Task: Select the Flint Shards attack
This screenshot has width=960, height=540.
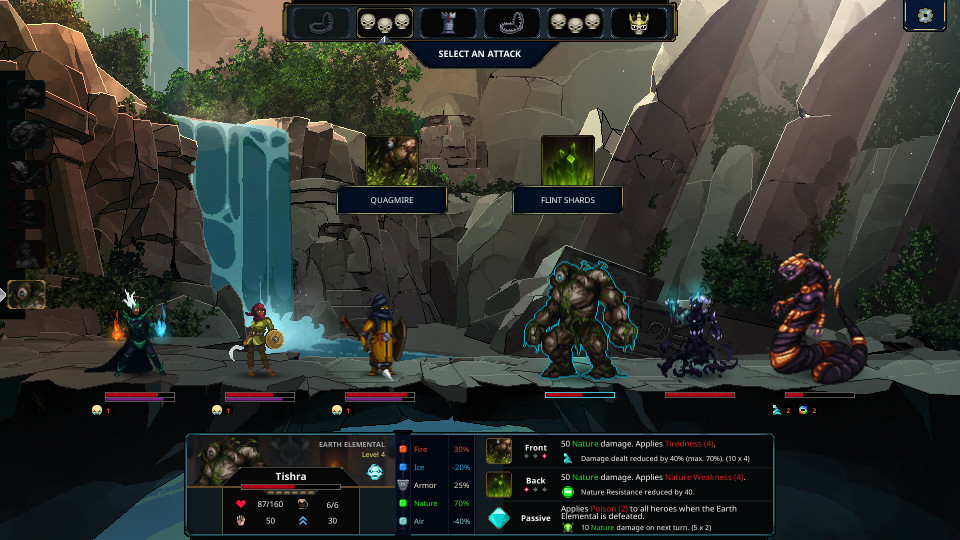Action: 567,161
